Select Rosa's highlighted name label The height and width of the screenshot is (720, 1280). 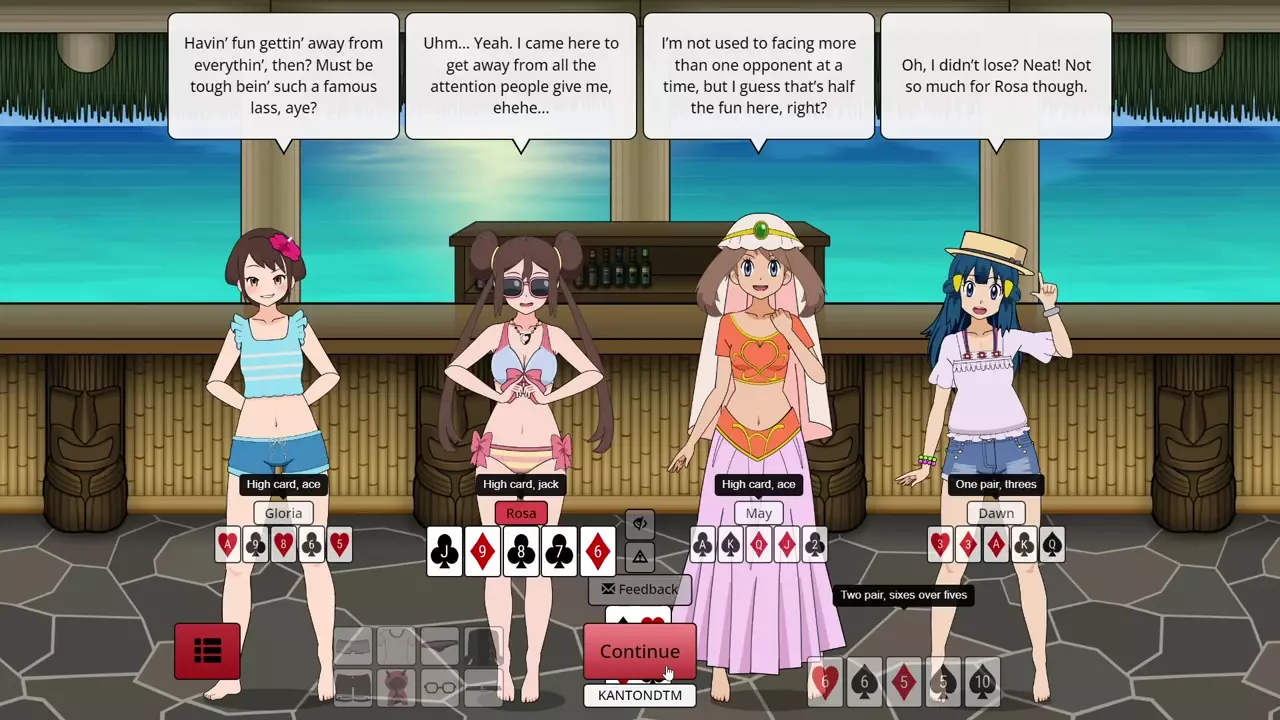[x=521, y=513]
